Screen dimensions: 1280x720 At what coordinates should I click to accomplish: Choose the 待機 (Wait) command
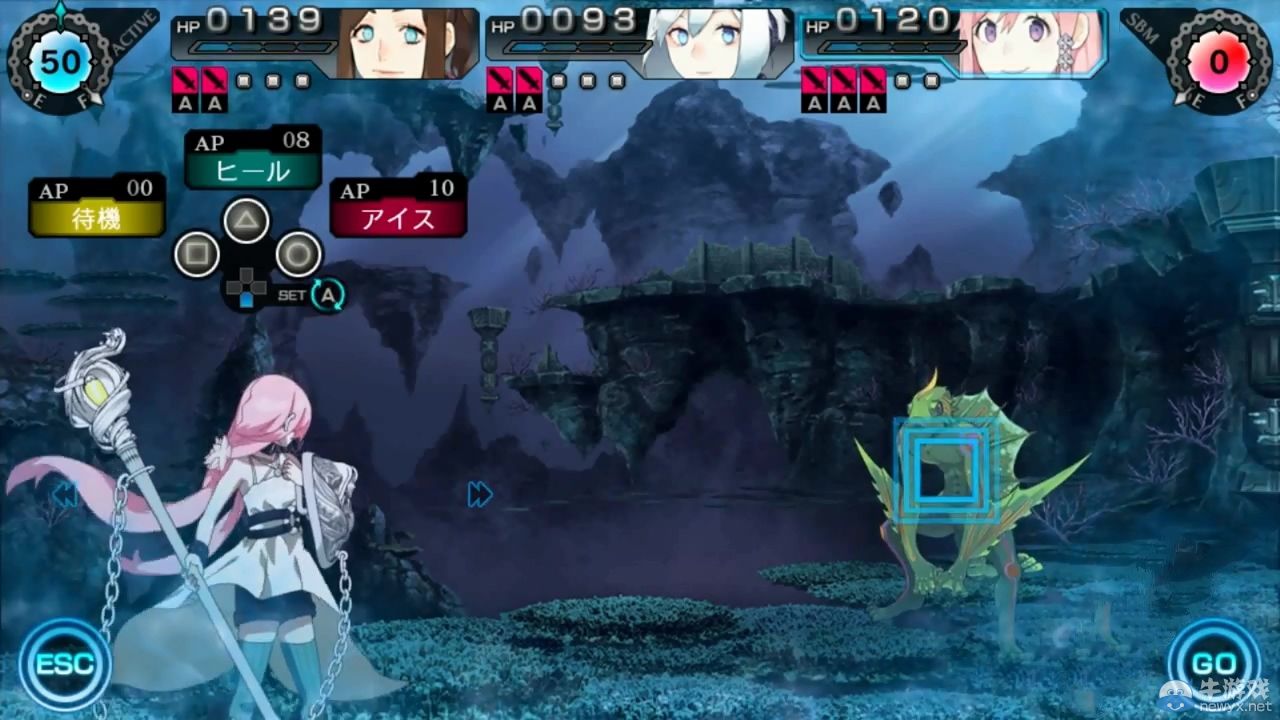click(96, 220)
